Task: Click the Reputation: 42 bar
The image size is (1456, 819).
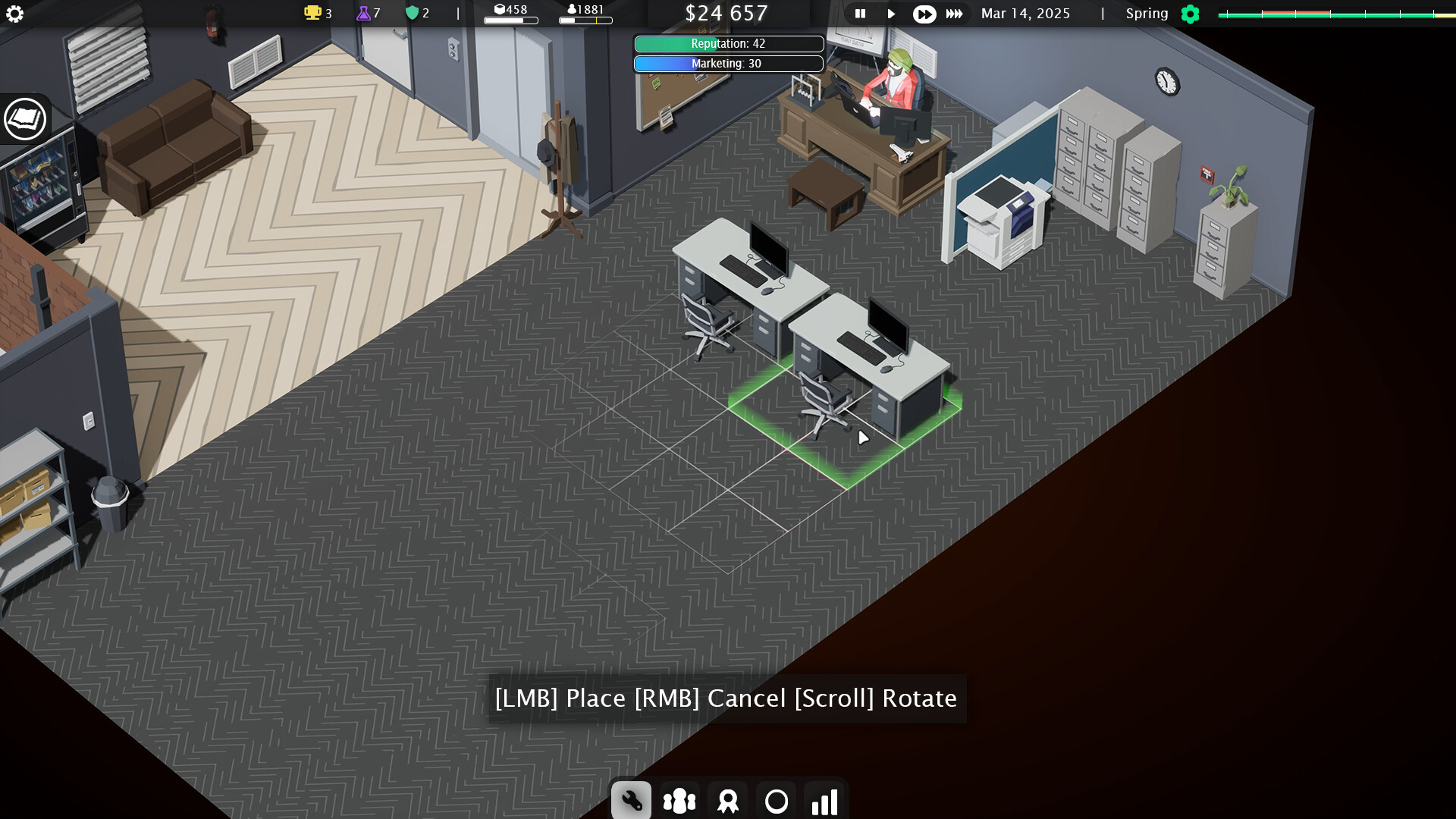Action: (728, 44)
